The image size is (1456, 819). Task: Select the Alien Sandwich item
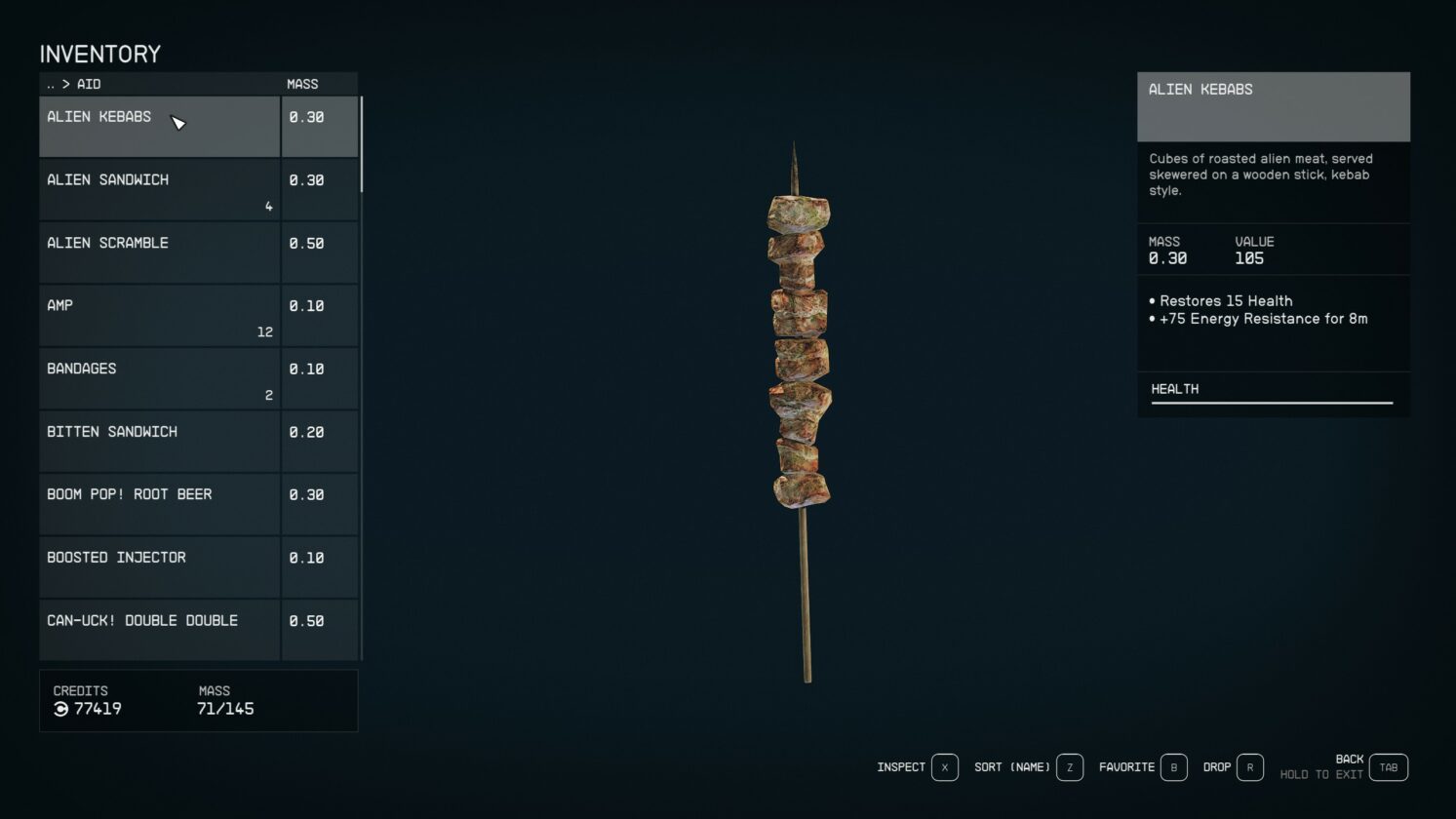pyautogui.click(x=159, y=189)
